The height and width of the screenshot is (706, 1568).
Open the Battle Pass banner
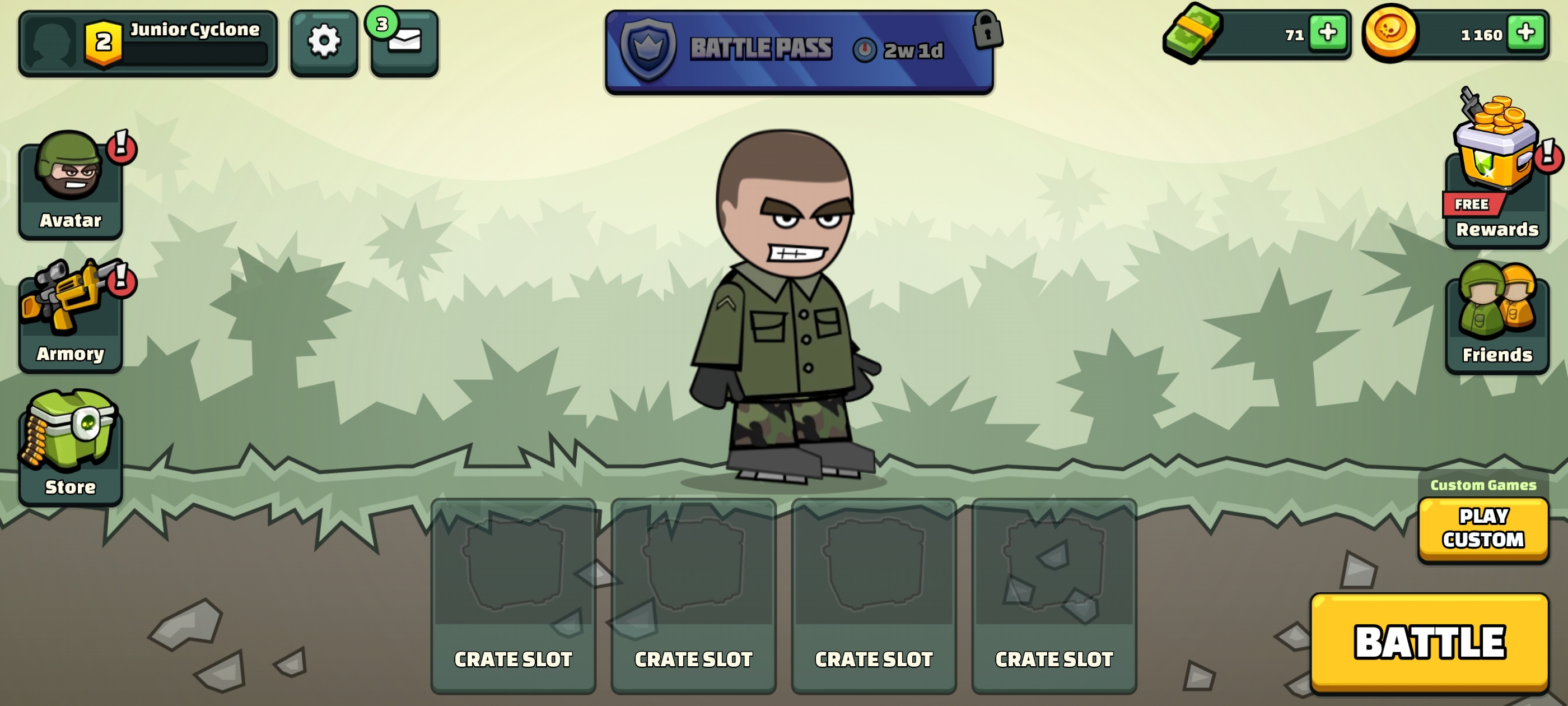(x=799, y=50)
